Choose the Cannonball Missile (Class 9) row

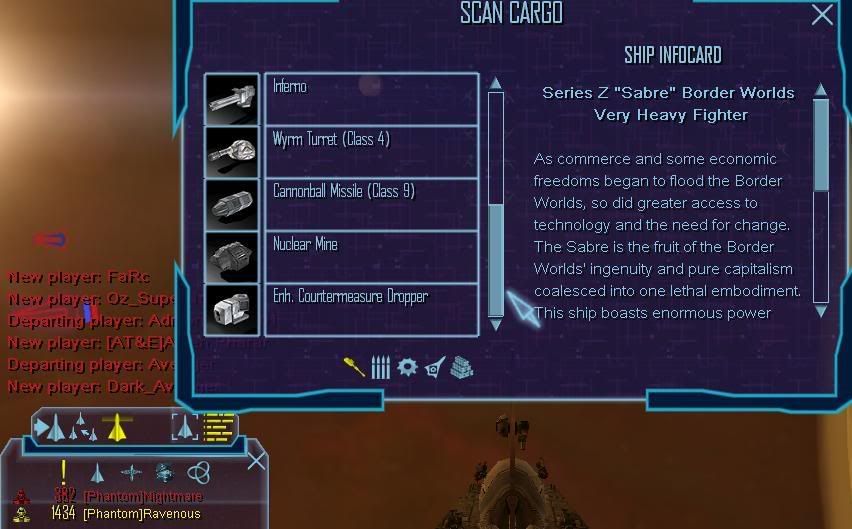370,203
